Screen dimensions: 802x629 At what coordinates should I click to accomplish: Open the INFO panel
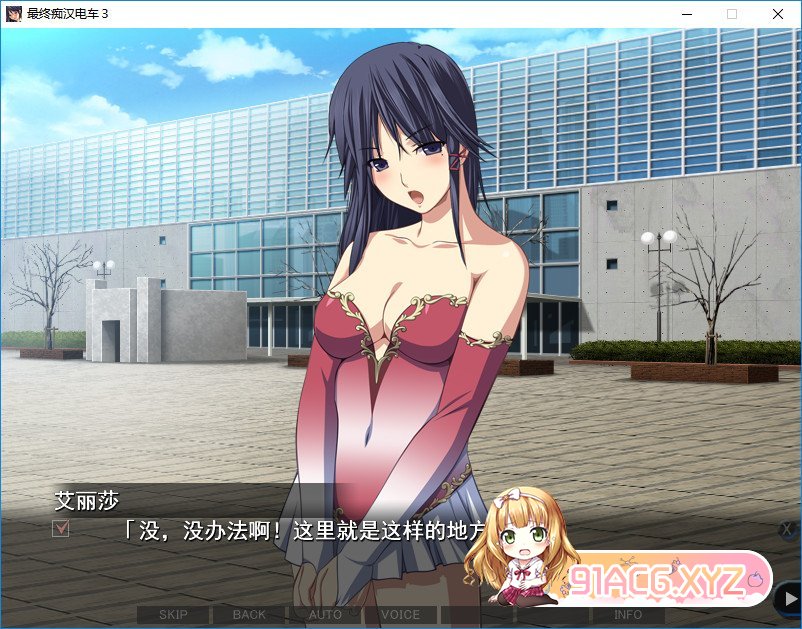628,614
